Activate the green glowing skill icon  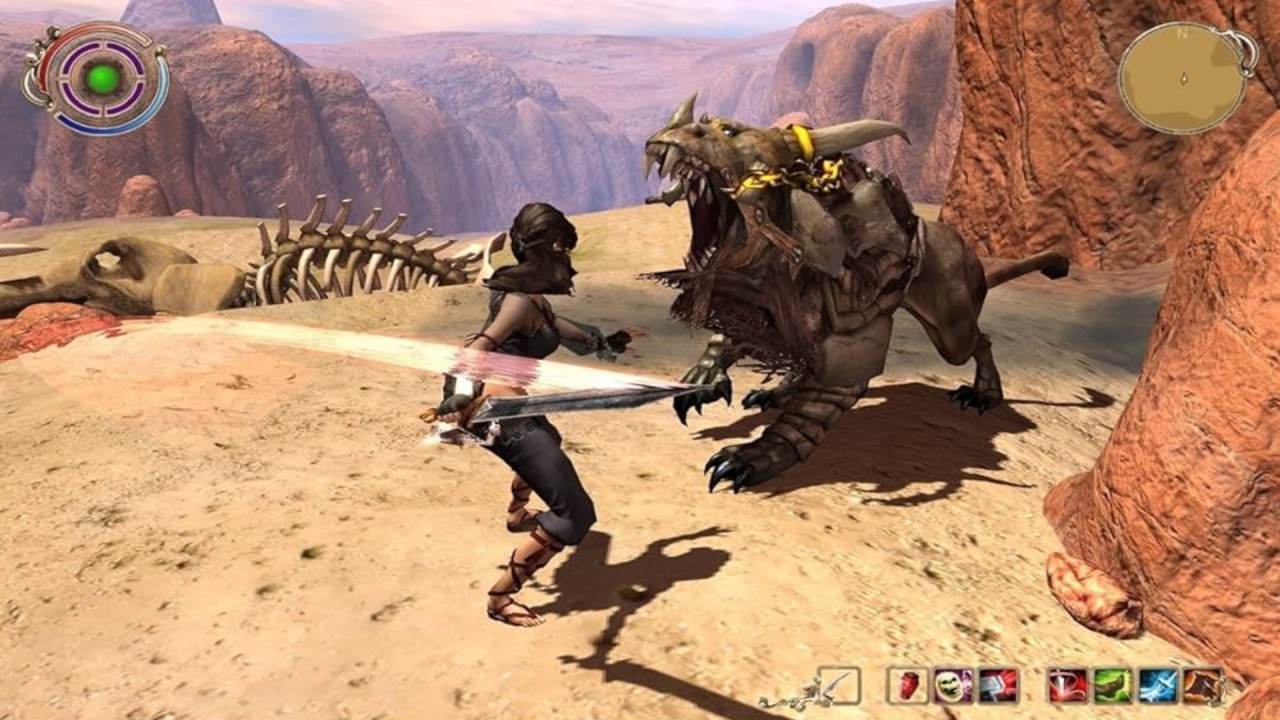tap(1112, 686)
